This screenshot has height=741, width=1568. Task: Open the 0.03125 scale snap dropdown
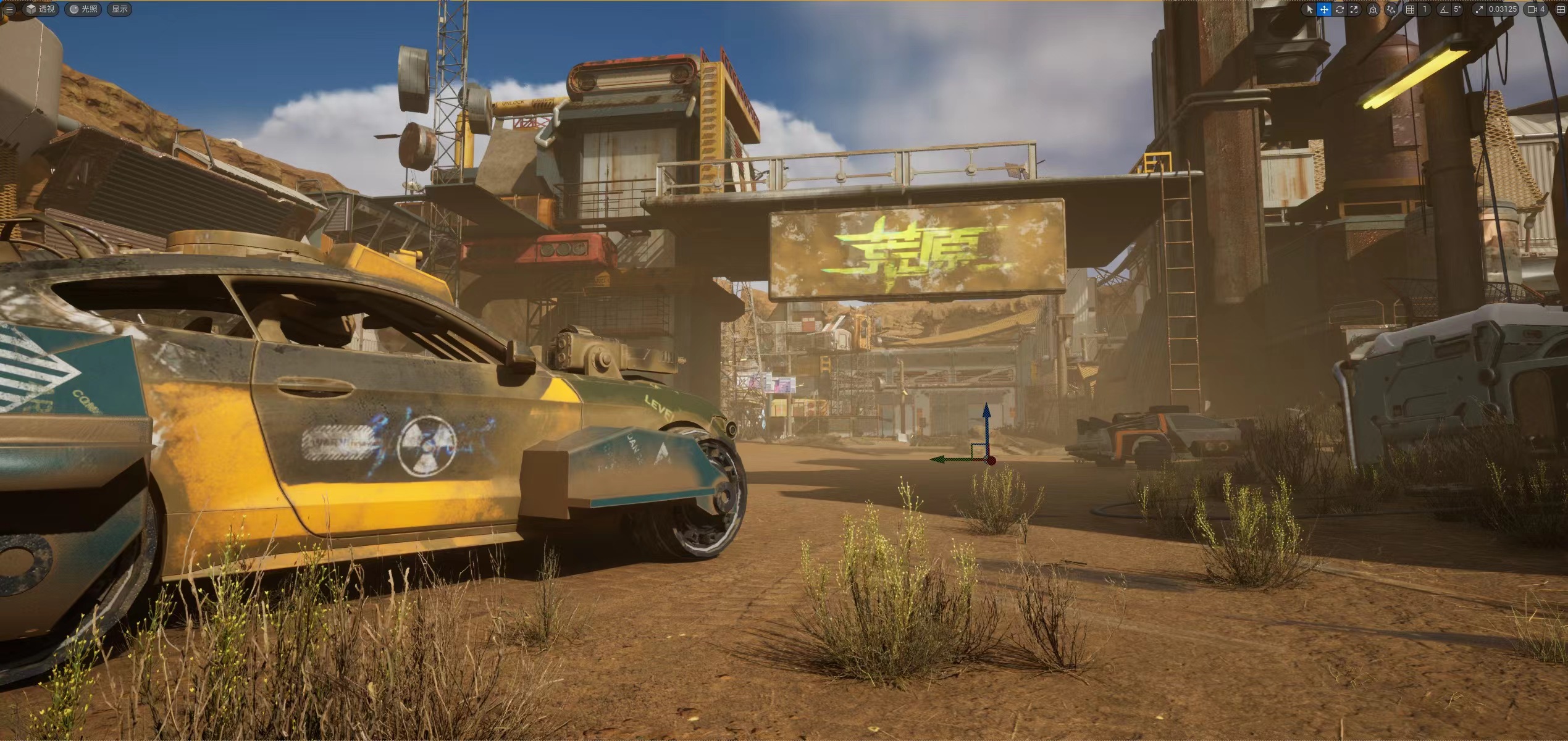pyautogui.click(x=1502, y=9)
